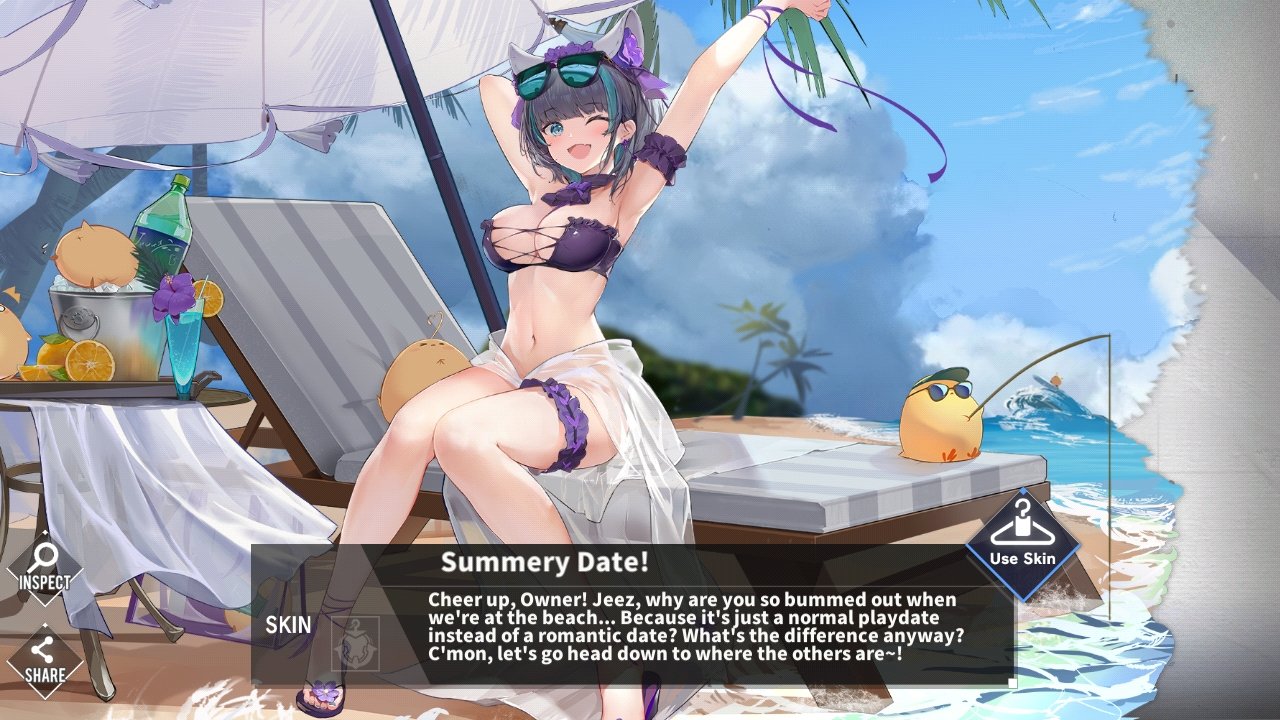The width and height of the screenshot is (1280, 720).
Task: Open the Inspect view
Action: point(44,568)
